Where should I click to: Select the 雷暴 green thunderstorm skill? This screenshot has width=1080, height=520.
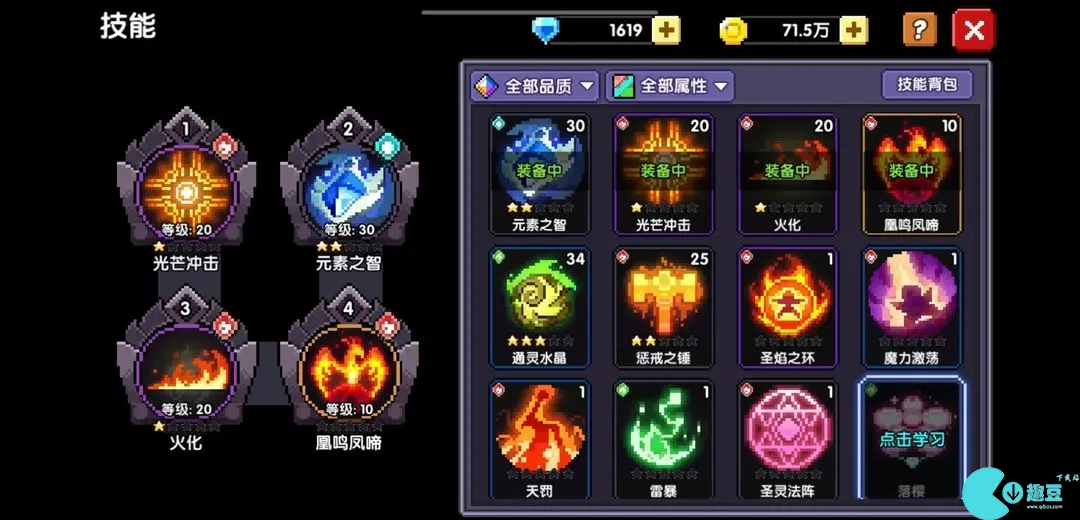coord(663,438)
